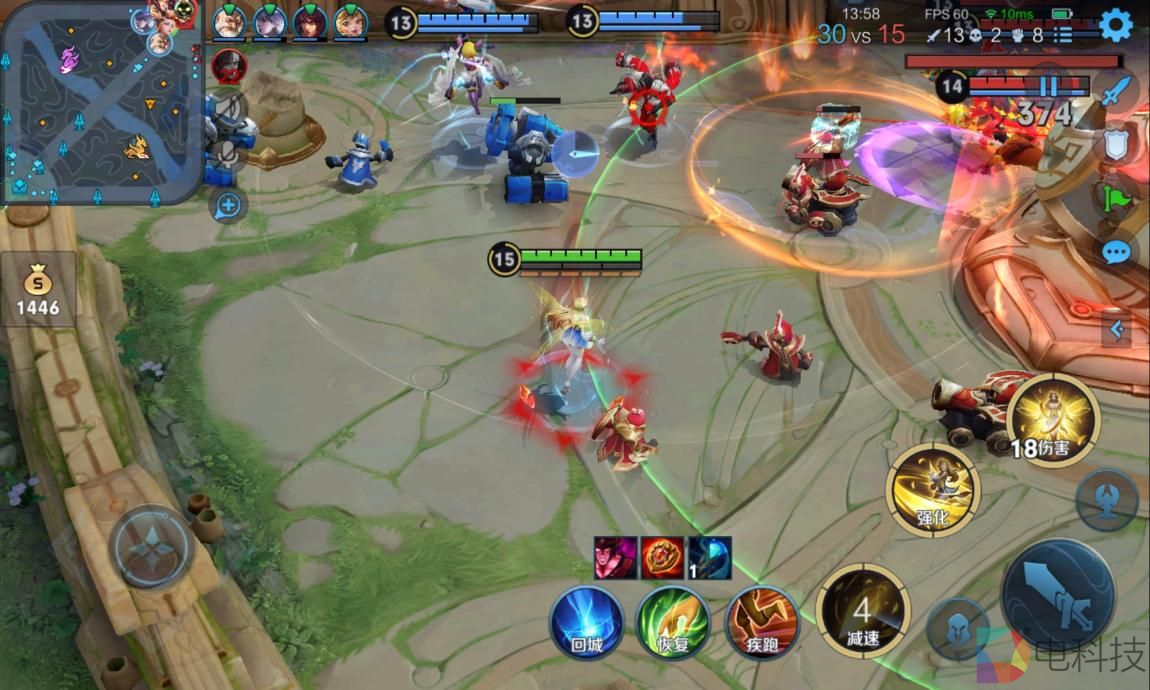Toggle the muted microphone icon
This screenshot has height=690, width=1150.
coord(229,153)
